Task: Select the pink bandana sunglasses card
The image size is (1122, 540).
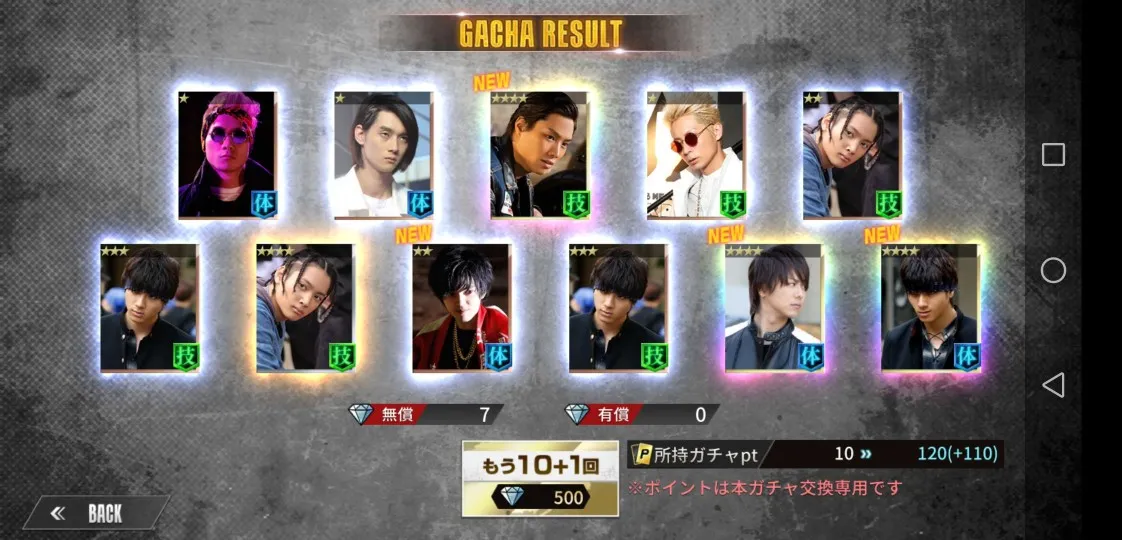Action: [226, 154]
